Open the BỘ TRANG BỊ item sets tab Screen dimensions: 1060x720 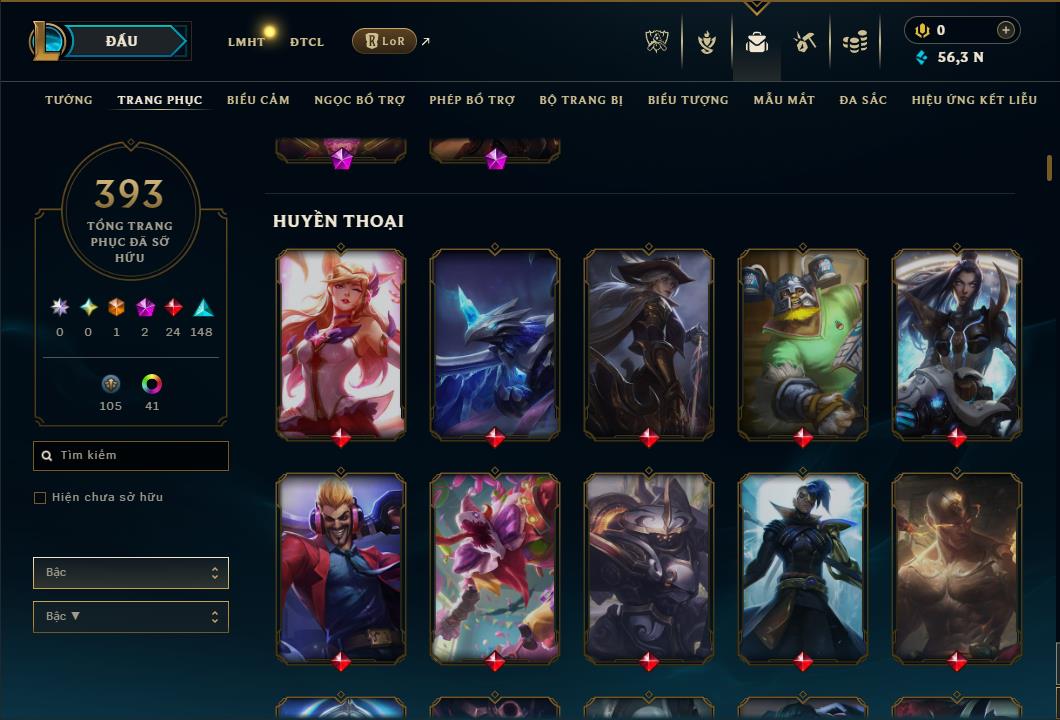click(581, 100)
